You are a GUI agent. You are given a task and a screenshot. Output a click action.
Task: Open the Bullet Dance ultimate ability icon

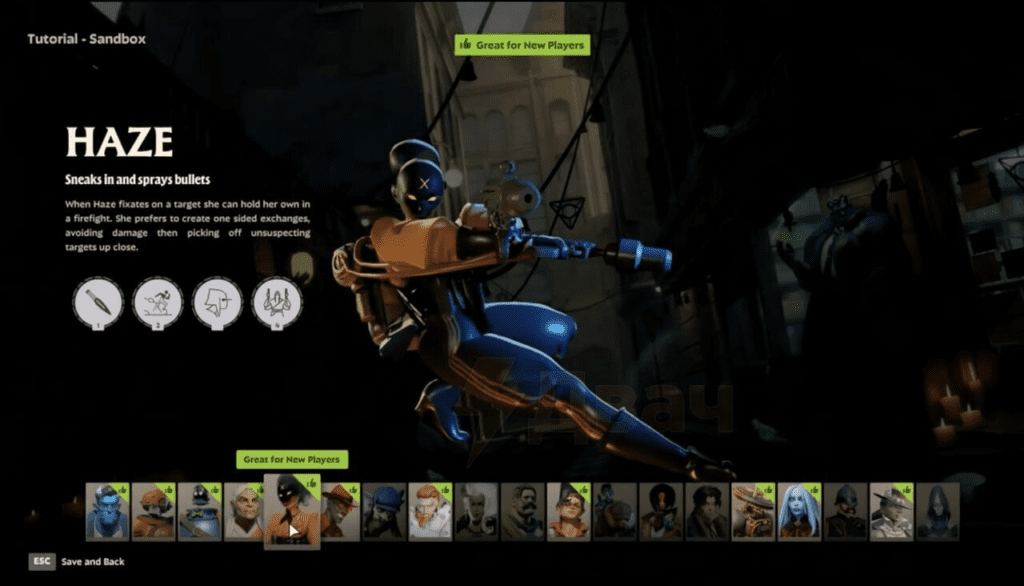tap(277, 301)
